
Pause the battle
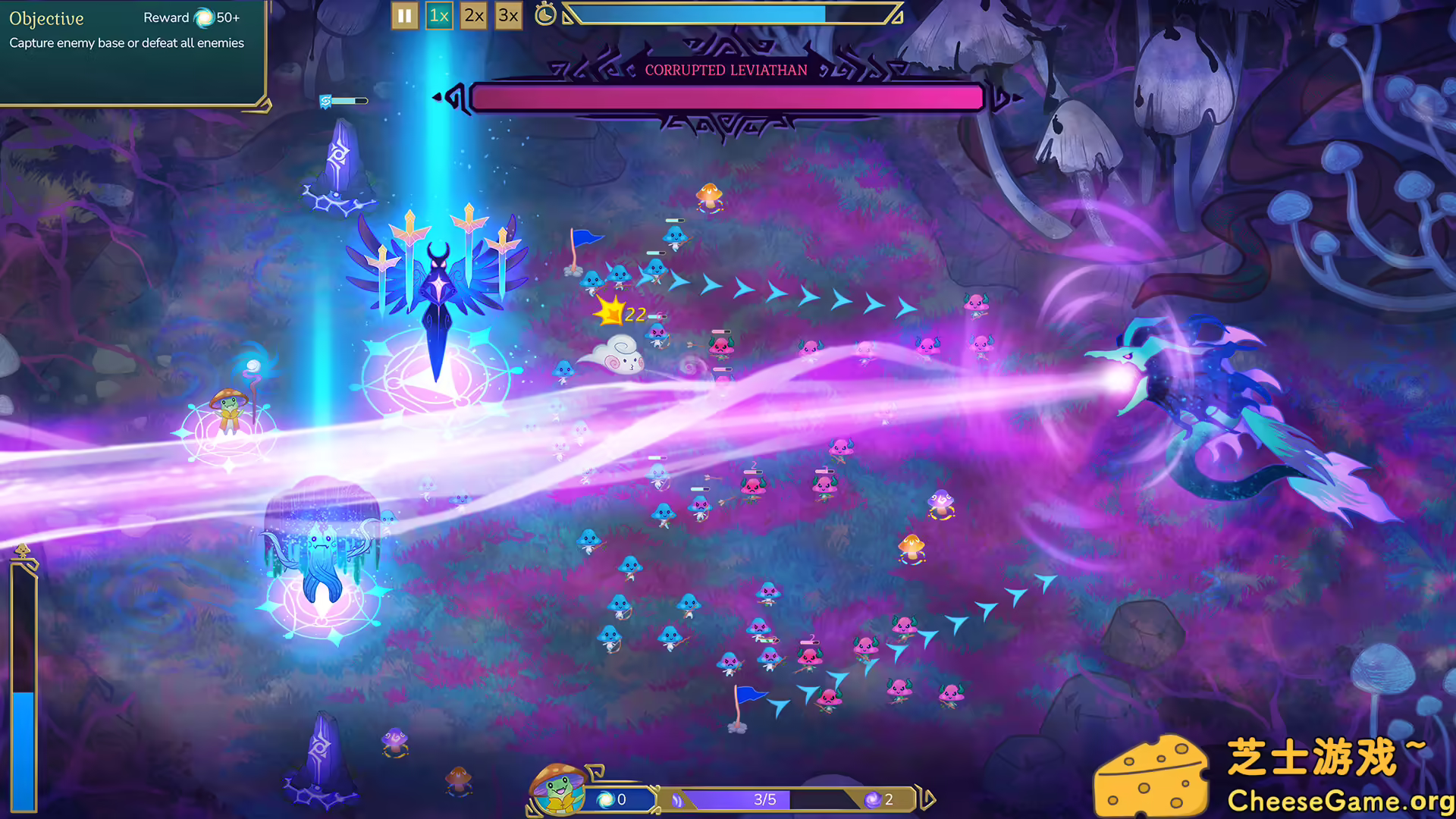[x=404, y=15]
